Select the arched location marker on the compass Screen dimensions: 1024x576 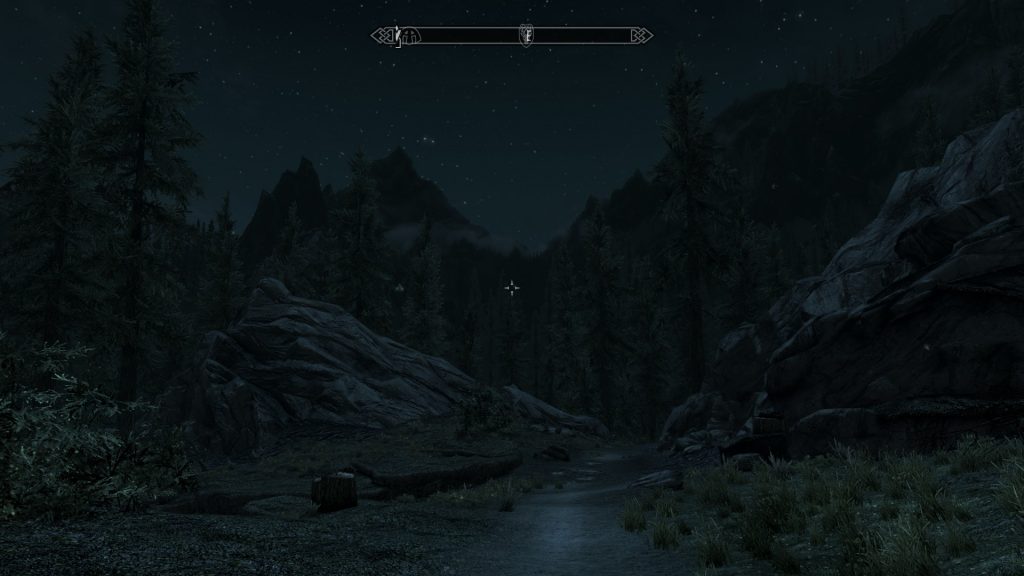coord(410,37)
